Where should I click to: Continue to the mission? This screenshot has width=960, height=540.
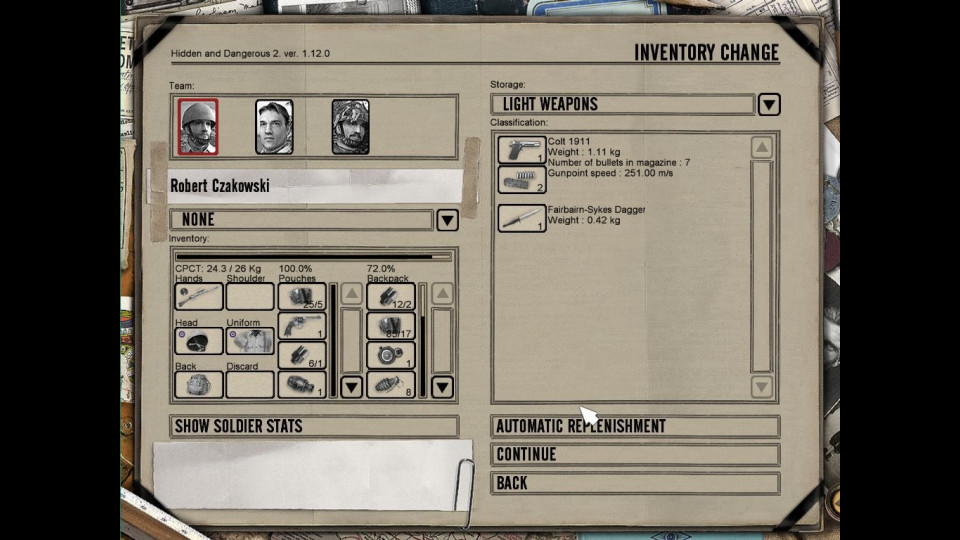click(x=635, y=454)
